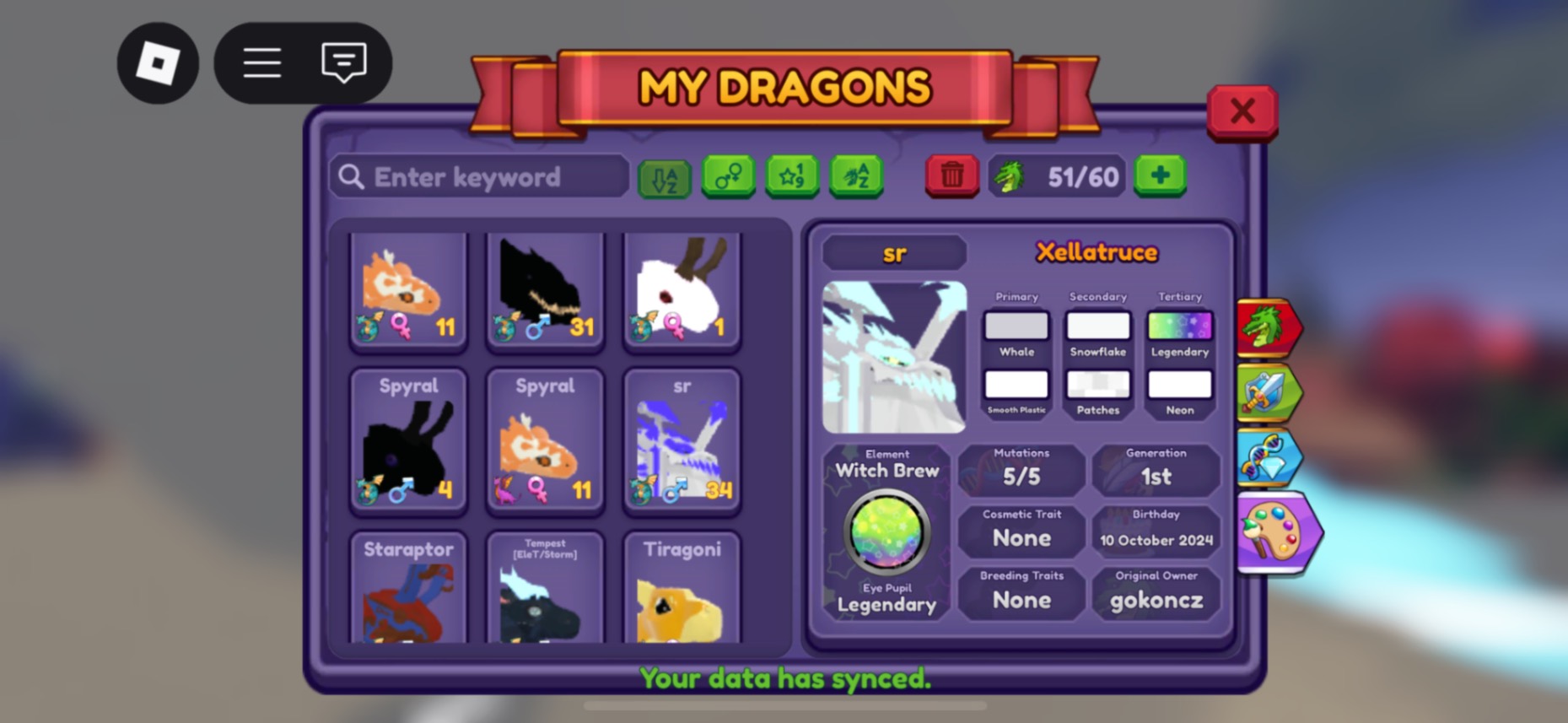Open the trash deletion tool

(x=951, y=176)
